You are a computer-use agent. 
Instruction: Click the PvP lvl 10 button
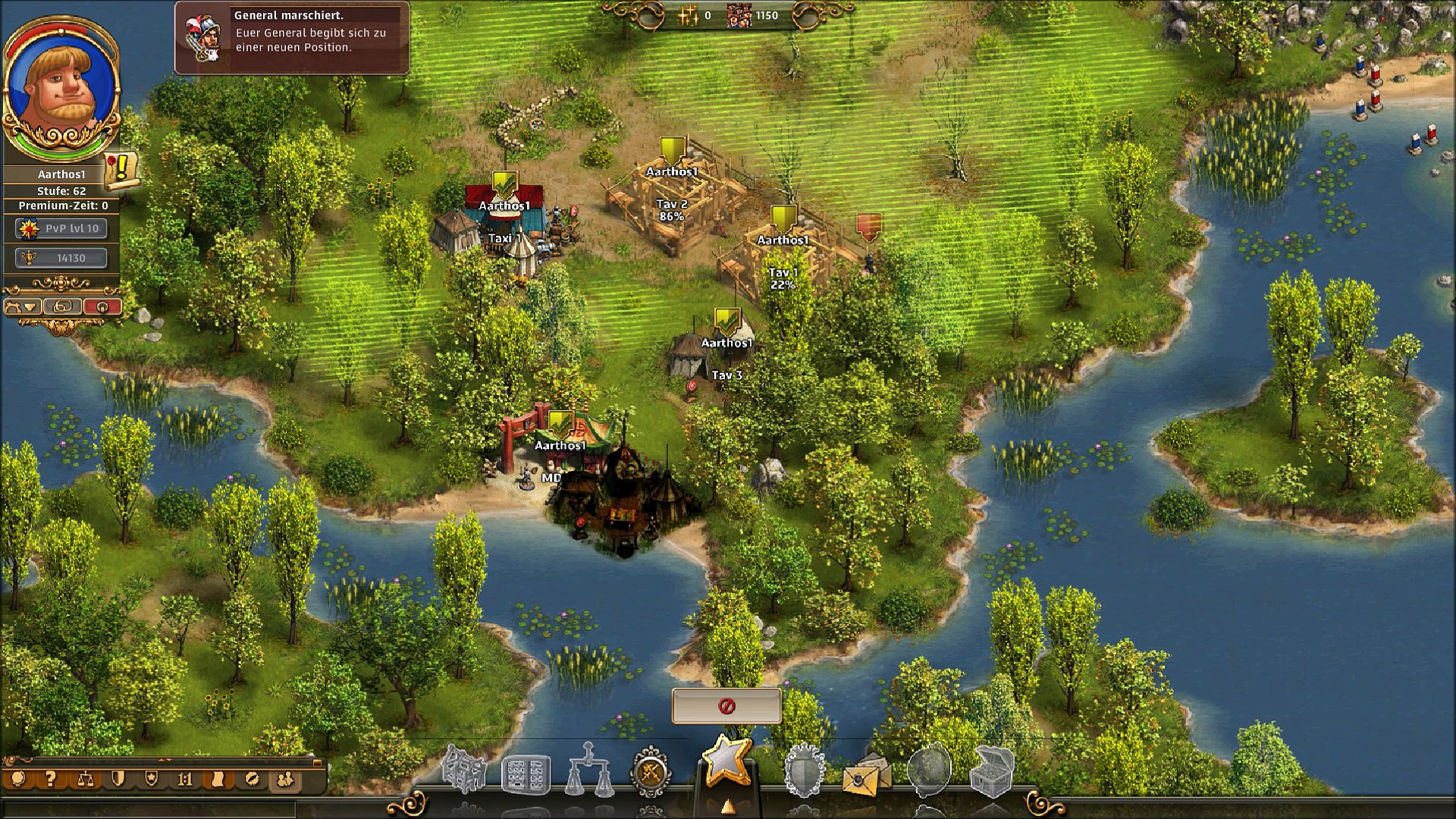point(61,228)
